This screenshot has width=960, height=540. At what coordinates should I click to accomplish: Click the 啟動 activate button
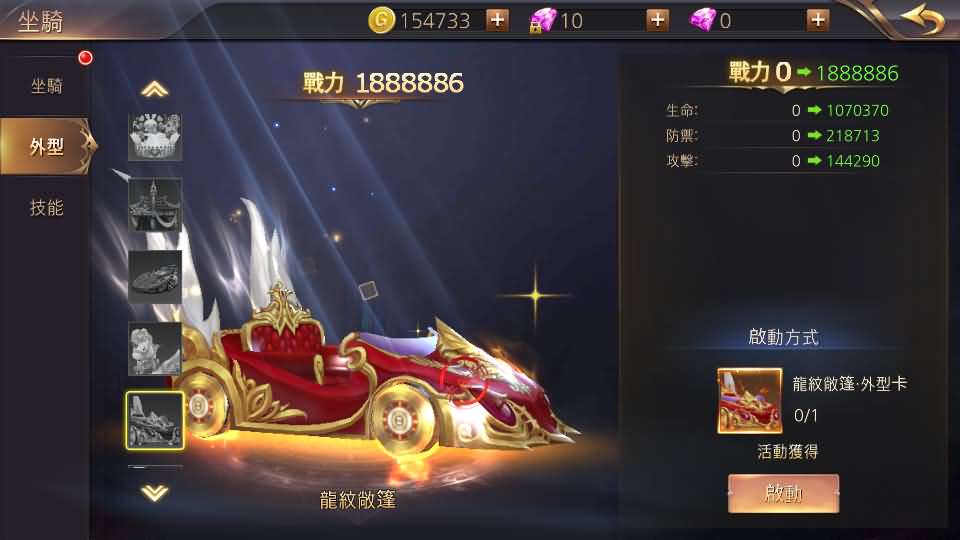click(783, 493)
